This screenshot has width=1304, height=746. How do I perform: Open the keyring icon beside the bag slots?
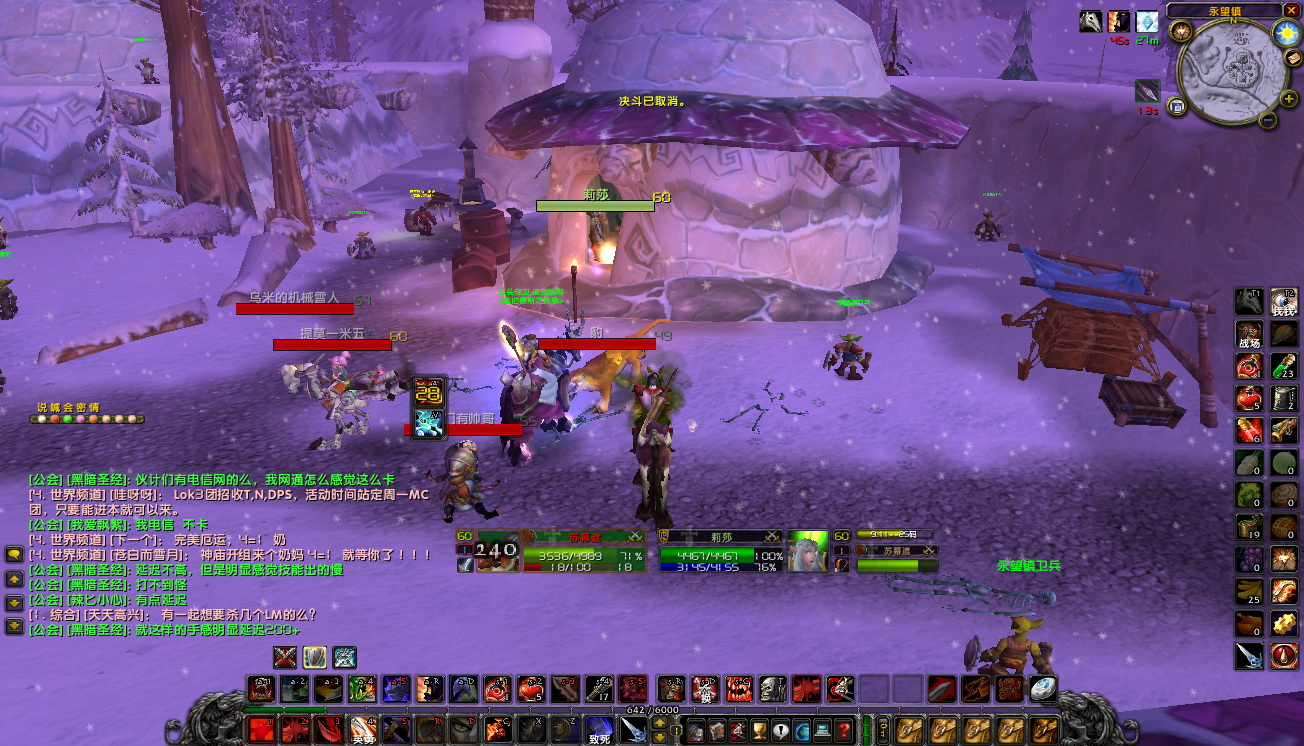pos(883,728)
